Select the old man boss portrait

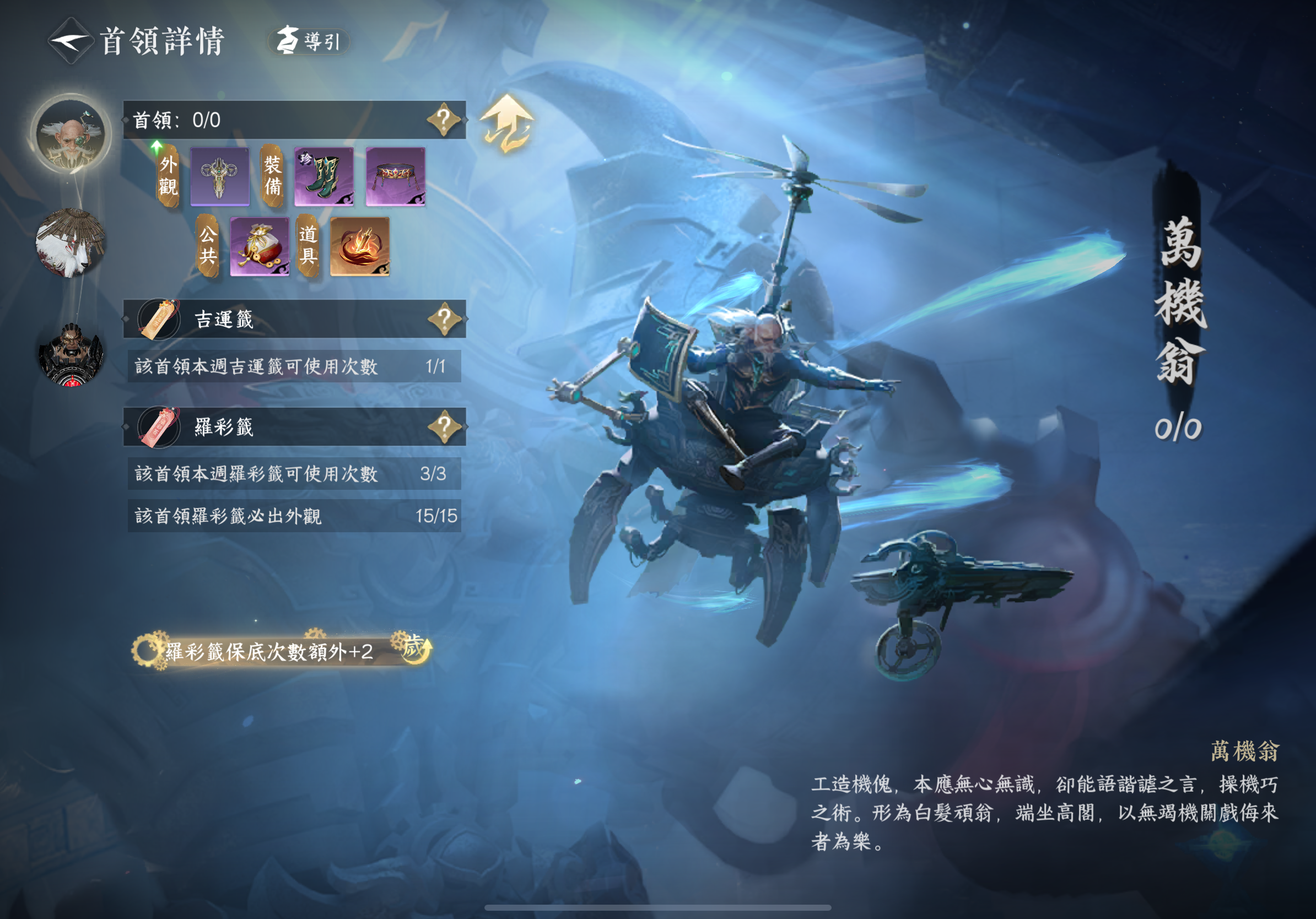coord(71,135)
